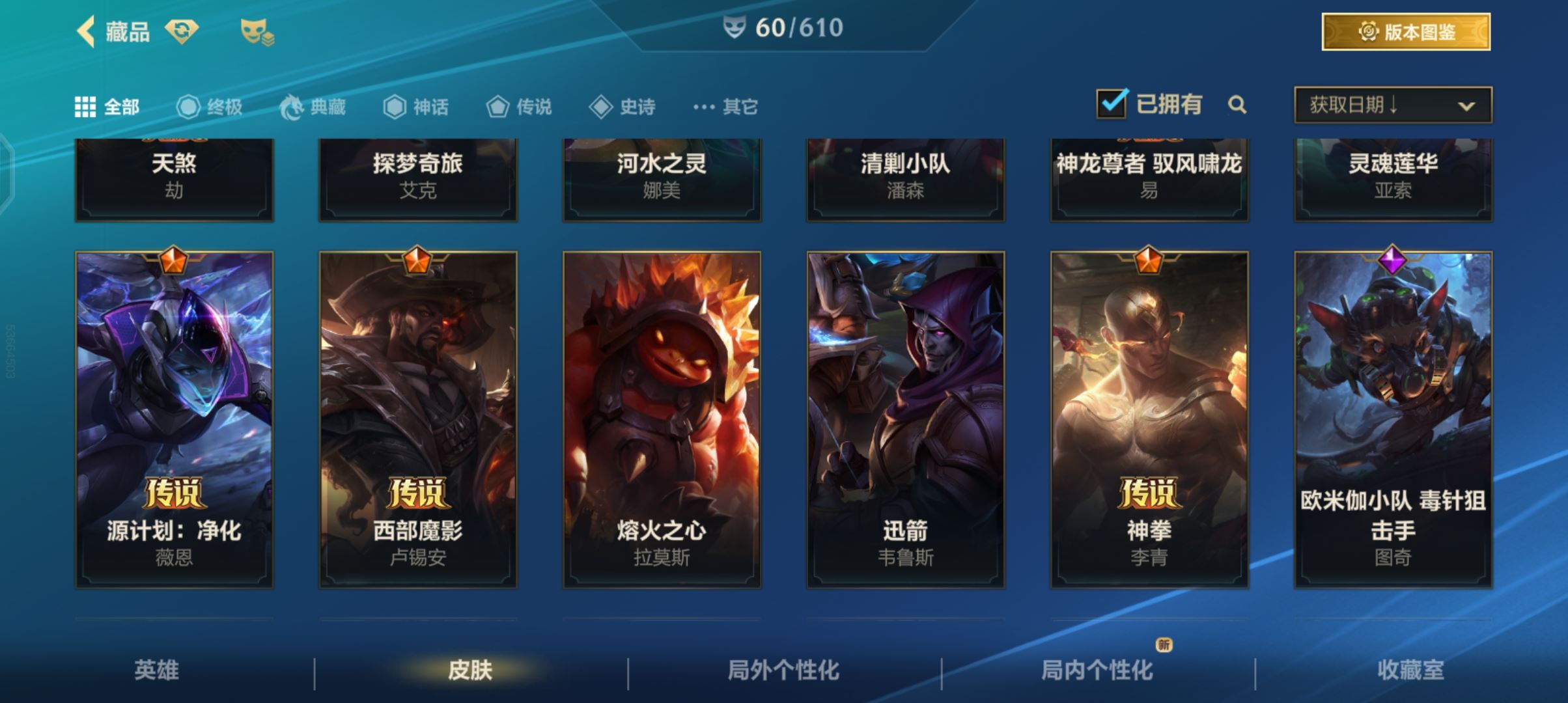Viewport: 1568px width, 703px height.
Task: Open the 获取日期 sort dropdown
Action: pyautogui.click(x=1392, y=105)
